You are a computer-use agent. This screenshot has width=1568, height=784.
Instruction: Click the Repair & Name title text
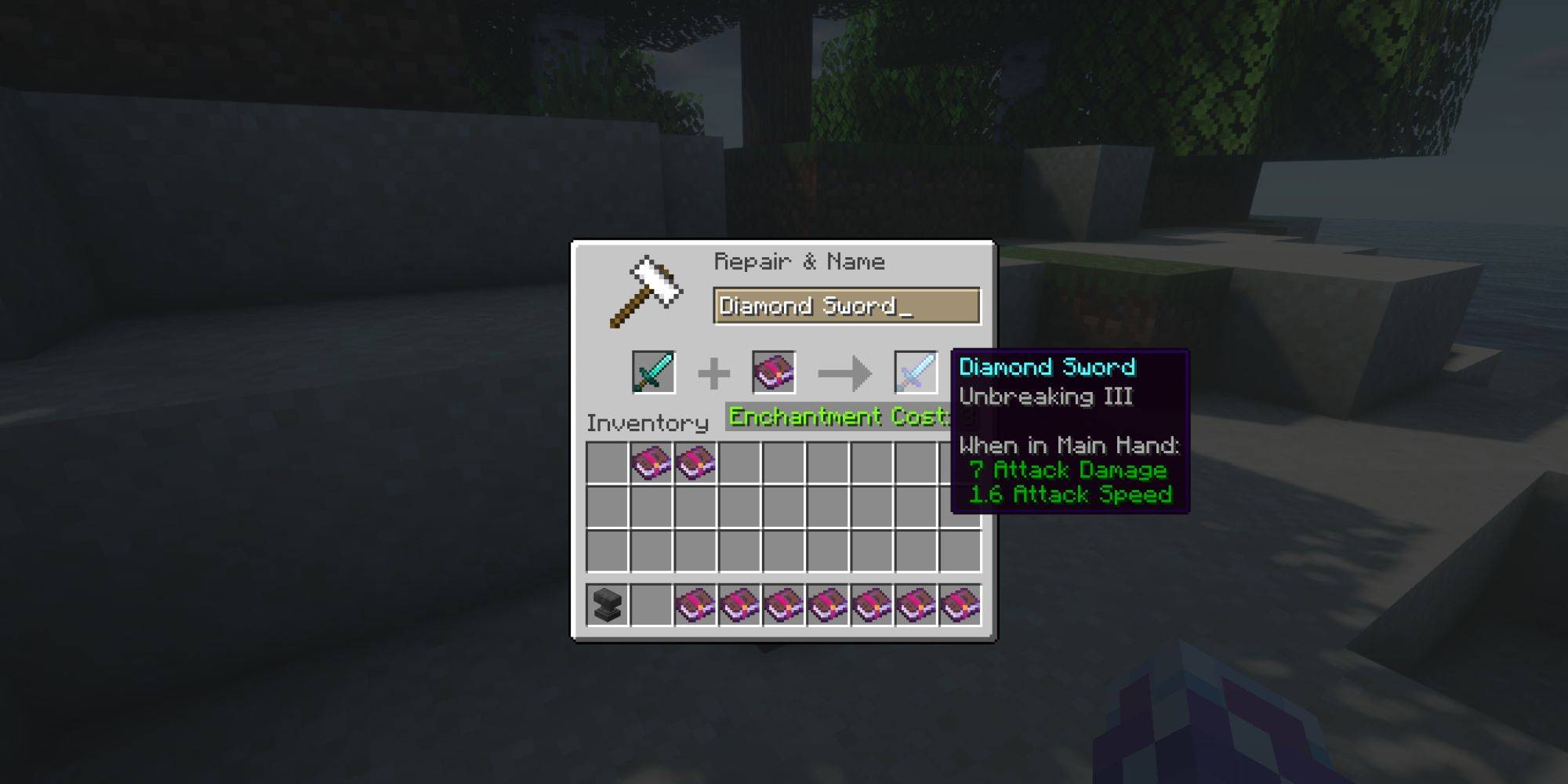click(800, 262)
